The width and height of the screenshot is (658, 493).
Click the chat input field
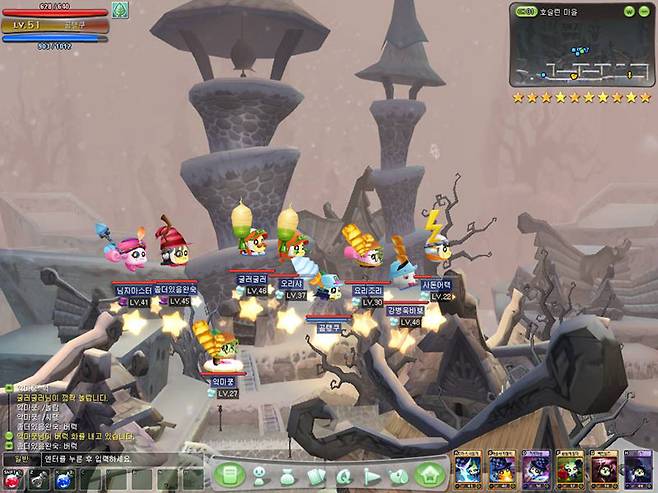[x=120, y=459]
